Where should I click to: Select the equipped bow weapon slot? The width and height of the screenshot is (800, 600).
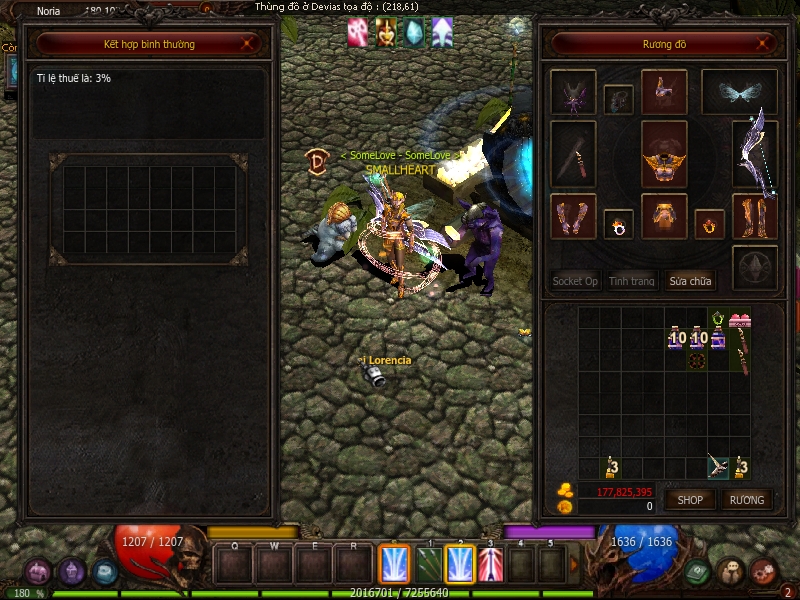[x=754, y=153]
